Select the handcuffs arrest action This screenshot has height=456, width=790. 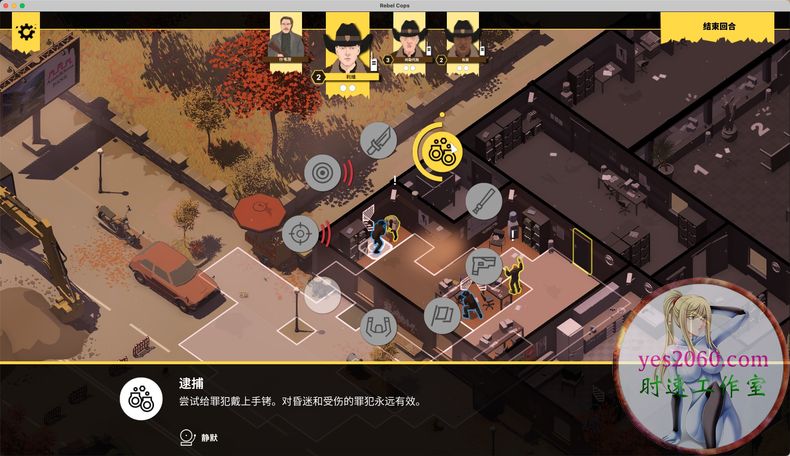437,152
